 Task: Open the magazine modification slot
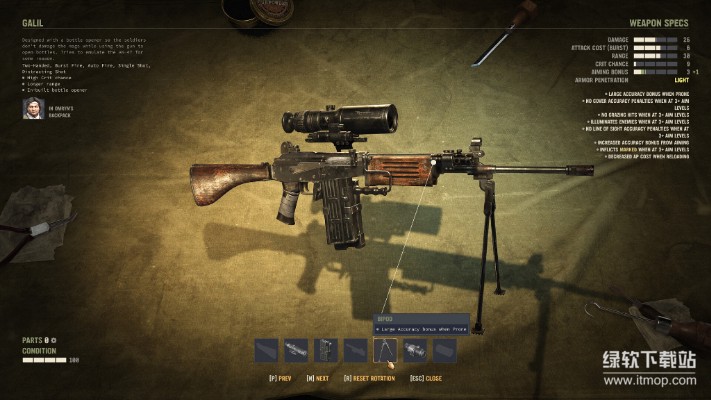(x=326, y=350)
